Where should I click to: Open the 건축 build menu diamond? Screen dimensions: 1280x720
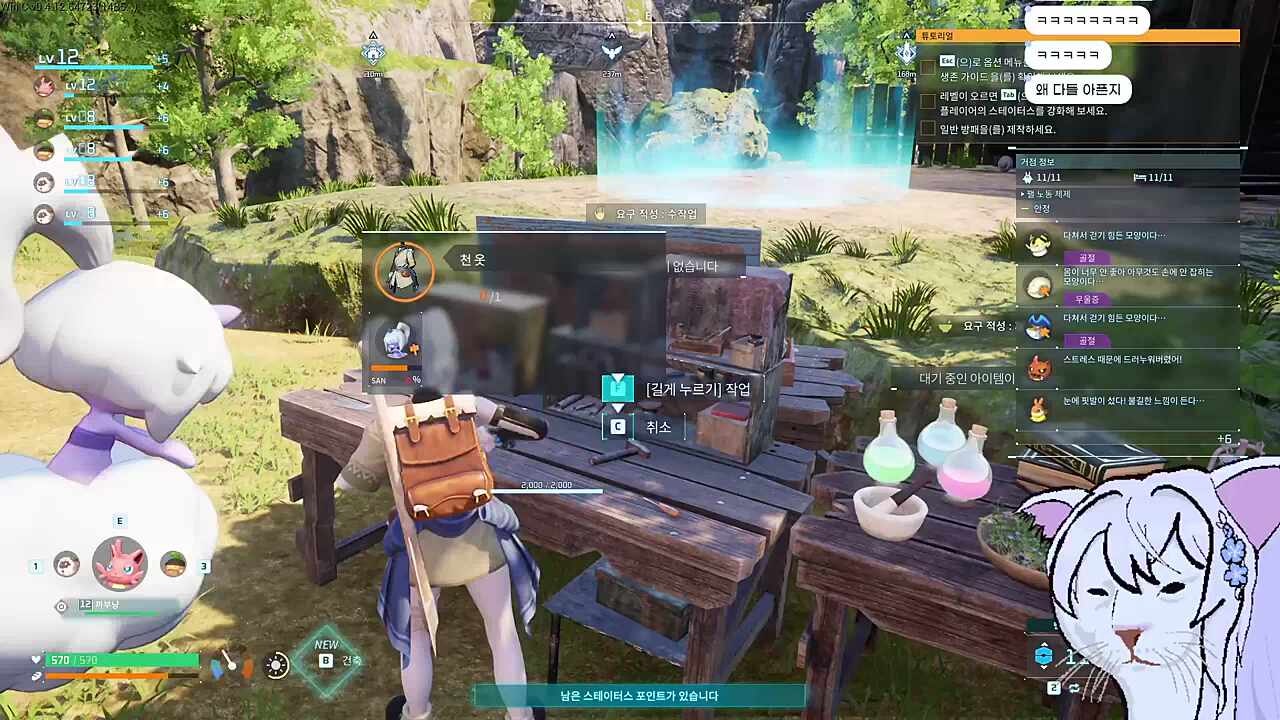click(327, 660)
